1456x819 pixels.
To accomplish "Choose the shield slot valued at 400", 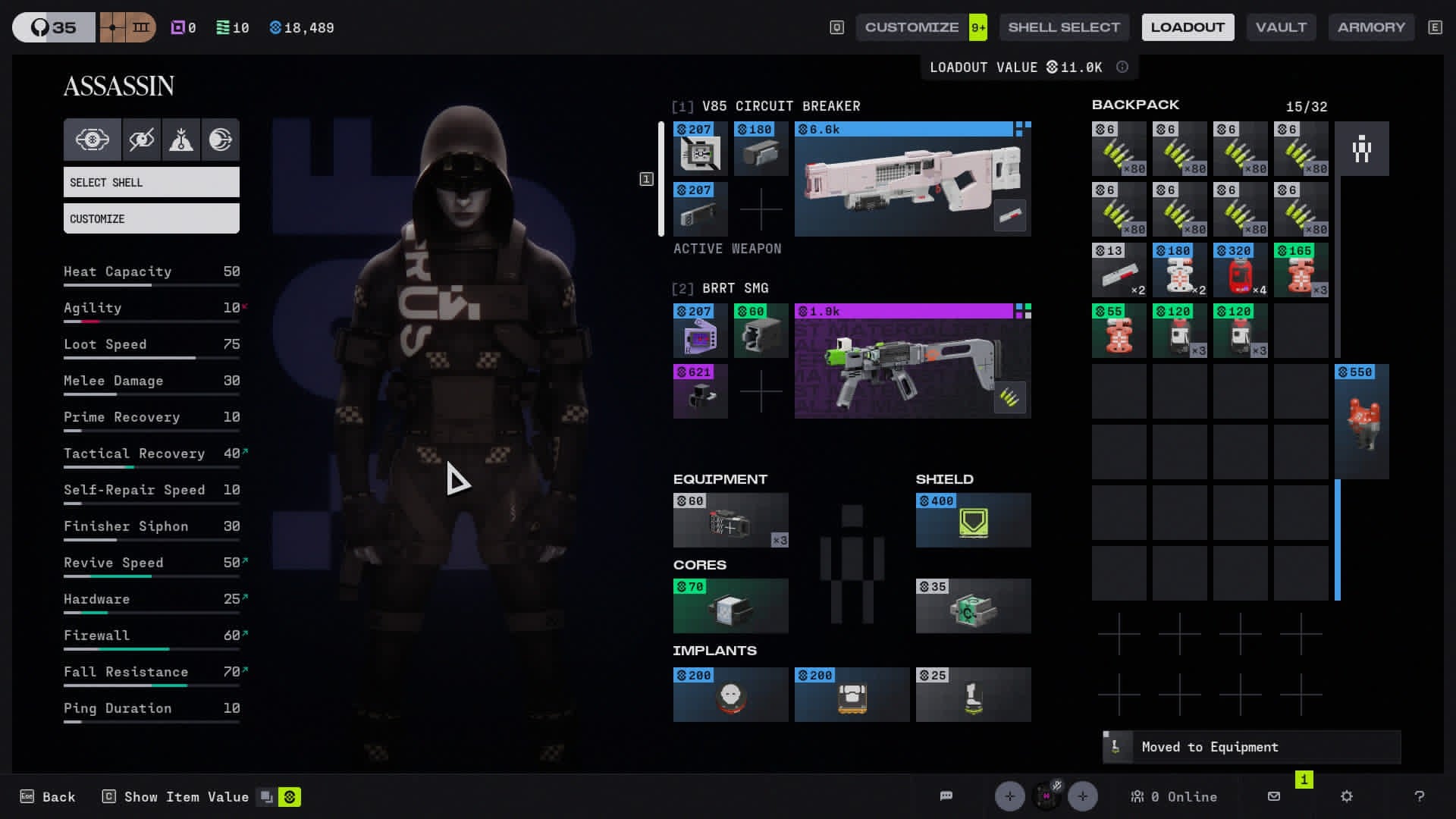I will pyautogui.click(x=973, y=521).
